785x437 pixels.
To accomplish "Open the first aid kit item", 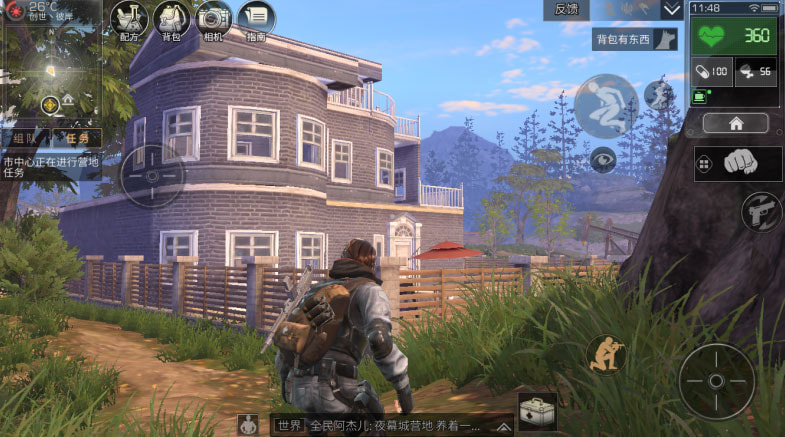I will [x=537, y=412].
